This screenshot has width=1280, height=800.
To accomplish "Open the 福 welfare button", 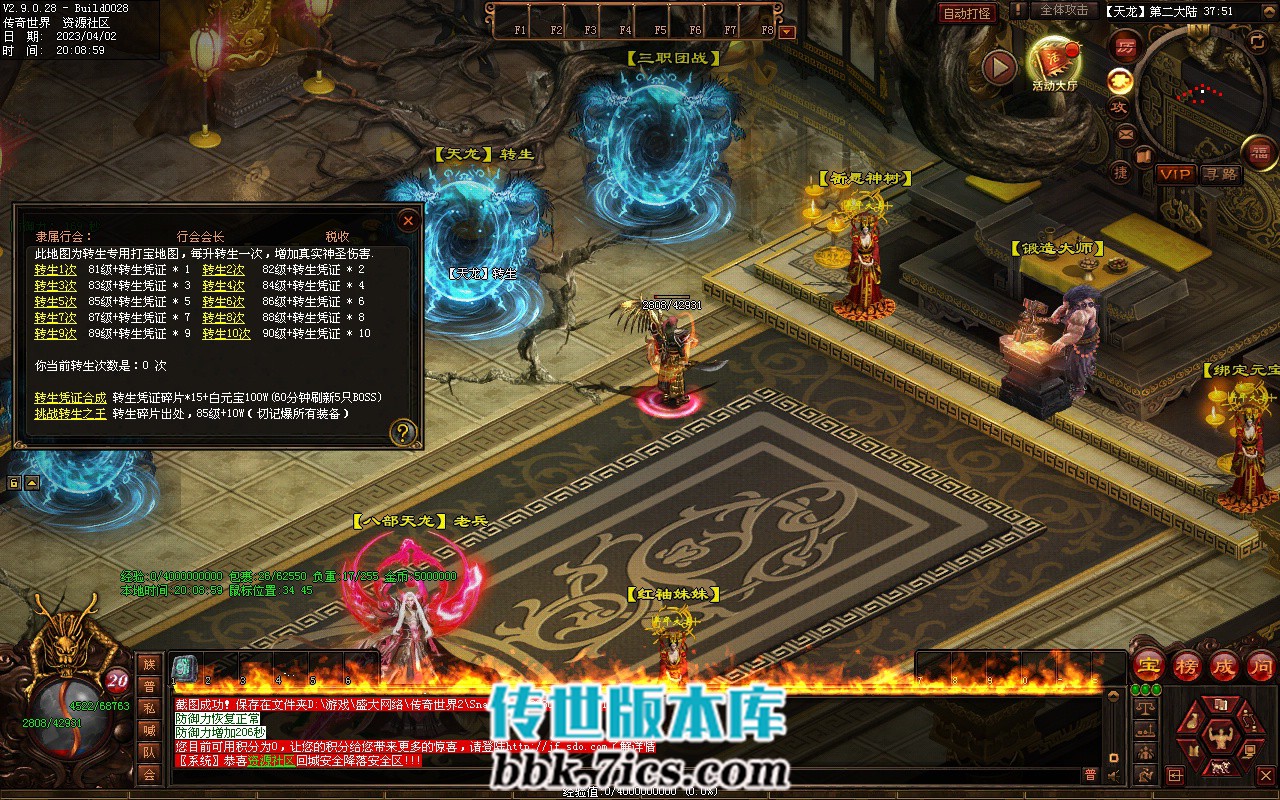I will click(x=1259, y=152).
